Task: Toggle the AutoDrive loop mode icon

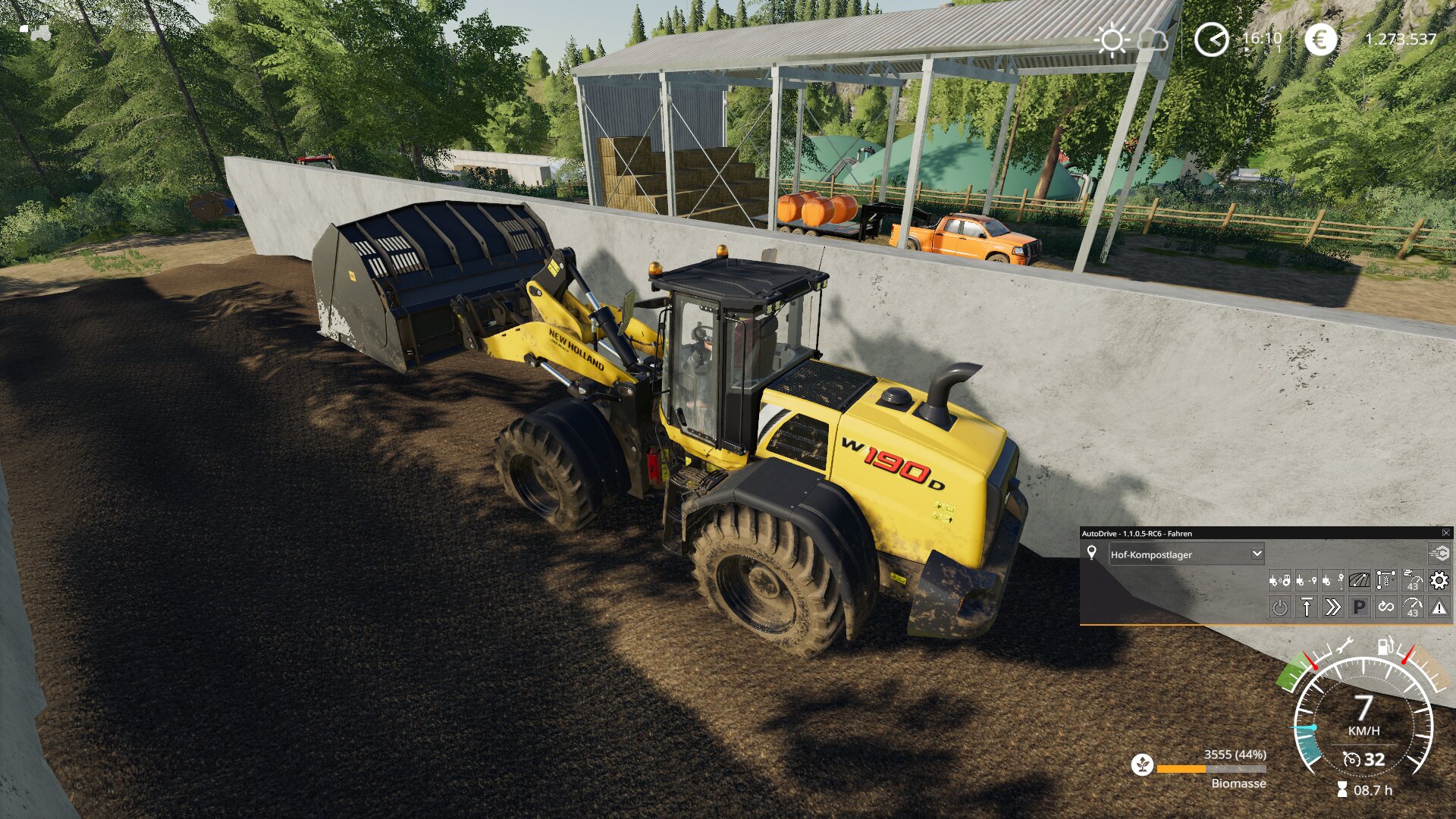Action: click(x=1385, y=607)
